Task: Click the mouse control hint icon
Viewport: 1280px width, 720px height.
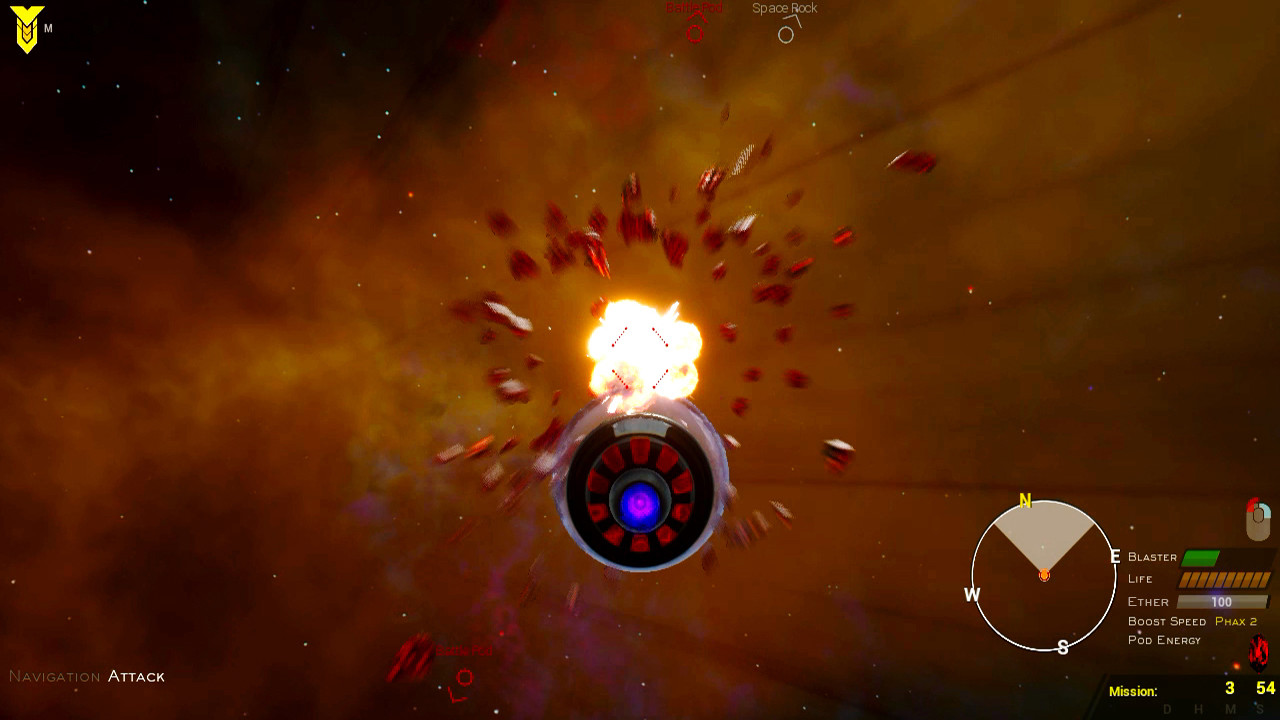Action: [x=1258, y=518]
